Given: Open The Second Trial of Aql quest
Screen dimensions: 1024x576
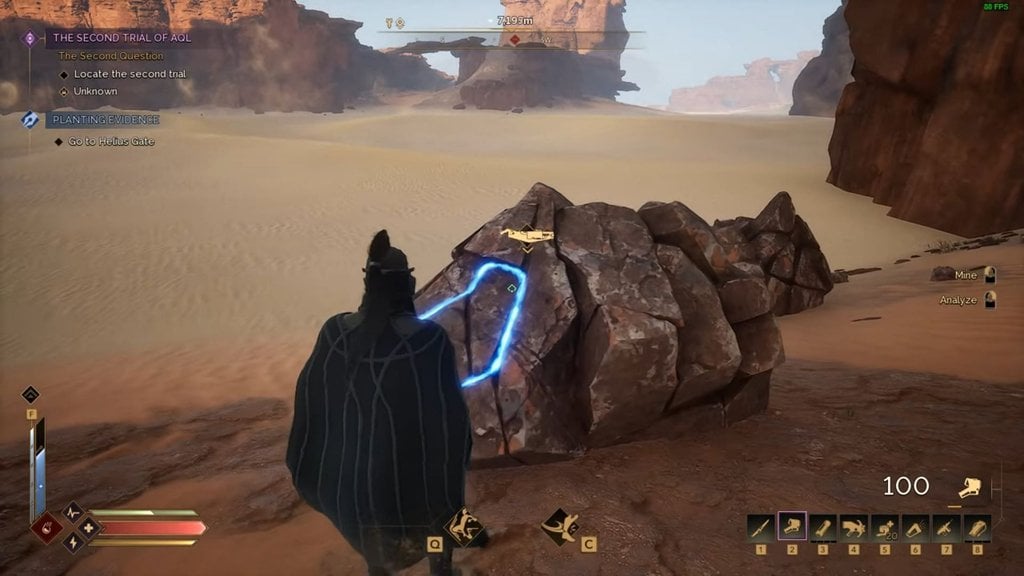Looking at the screenshot, I should click(x=120, y=38).
